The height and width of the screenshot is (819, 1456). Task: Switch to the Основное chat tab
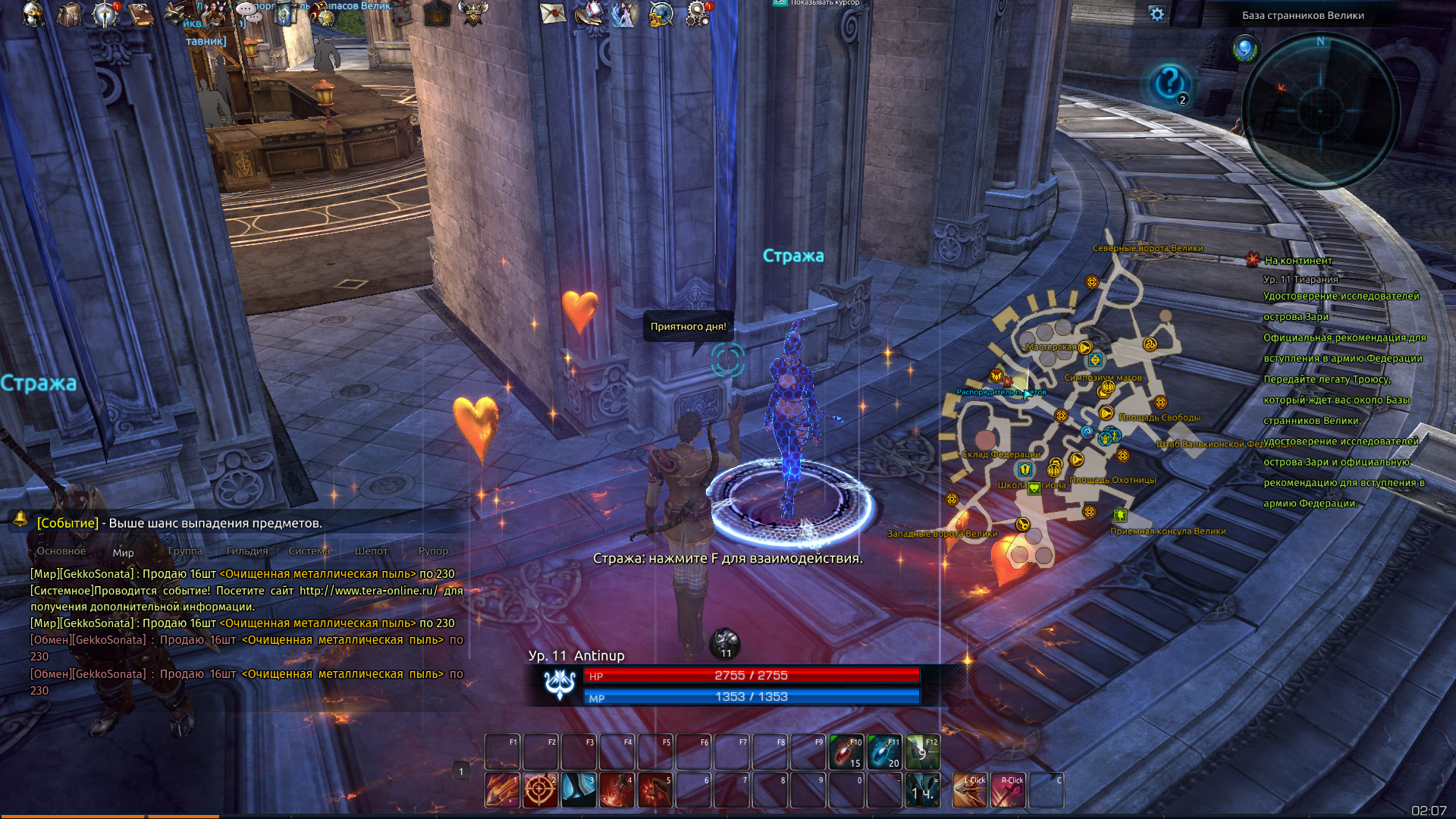[61, 551]
